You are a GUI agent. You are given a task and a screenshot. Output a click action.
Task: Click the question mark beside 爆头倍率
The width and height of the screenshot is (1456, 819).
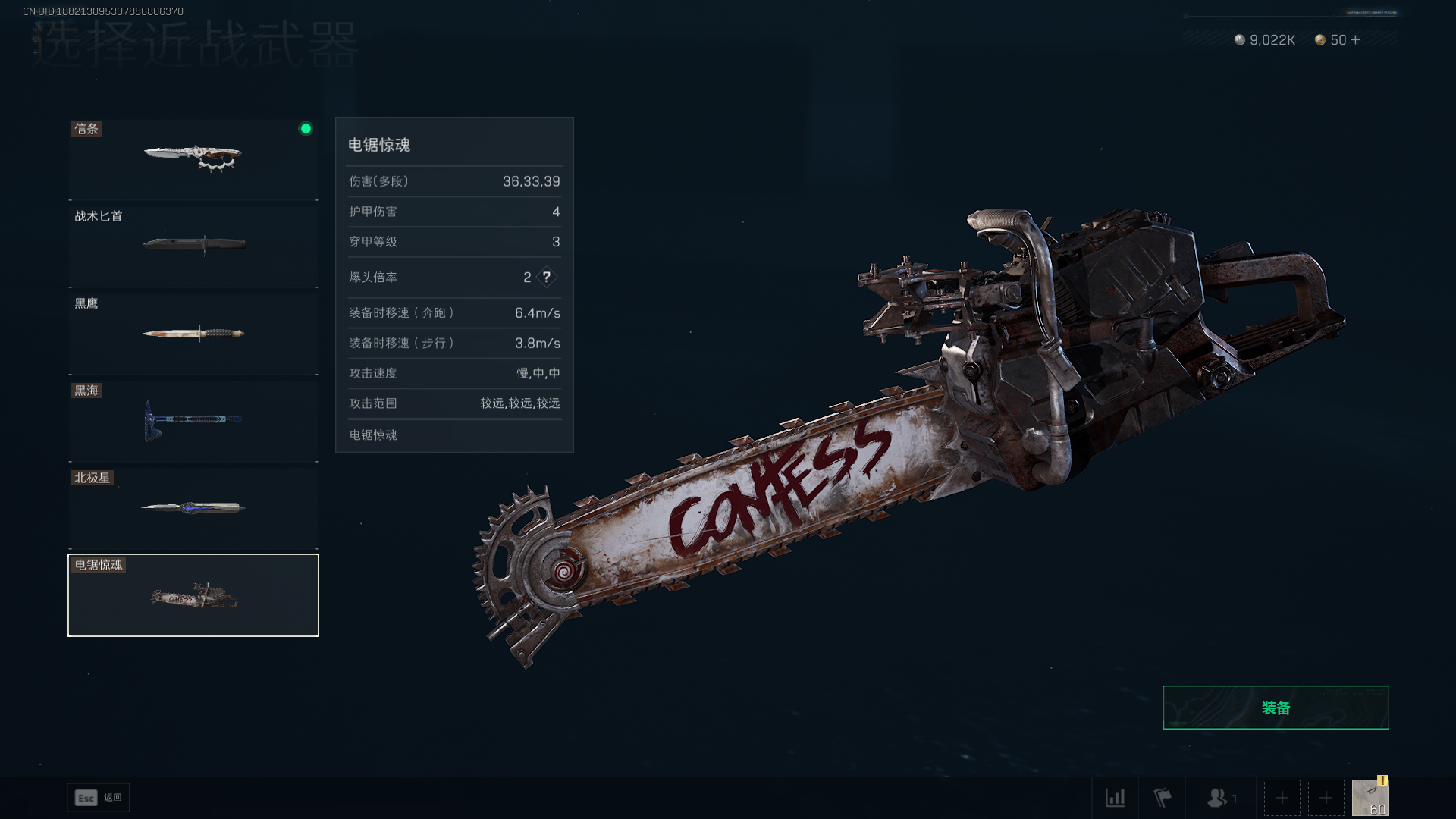pyautogui.click(x=546, y=278)
